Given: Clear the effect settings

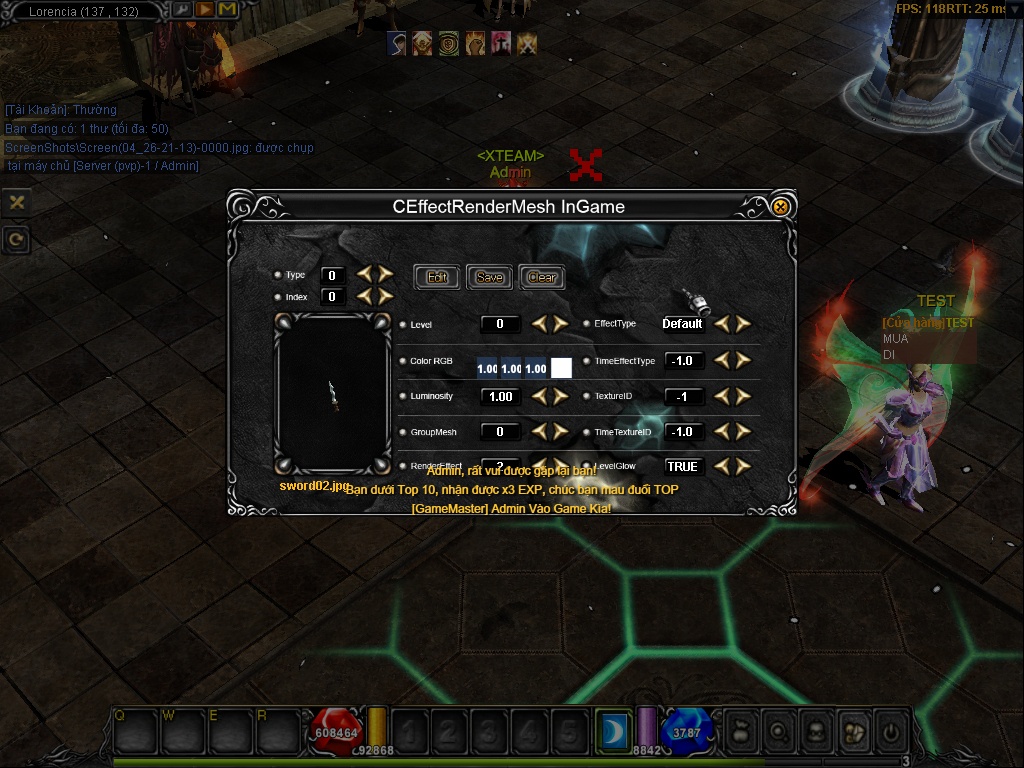Looking at the screenshot, I should 541,277.
